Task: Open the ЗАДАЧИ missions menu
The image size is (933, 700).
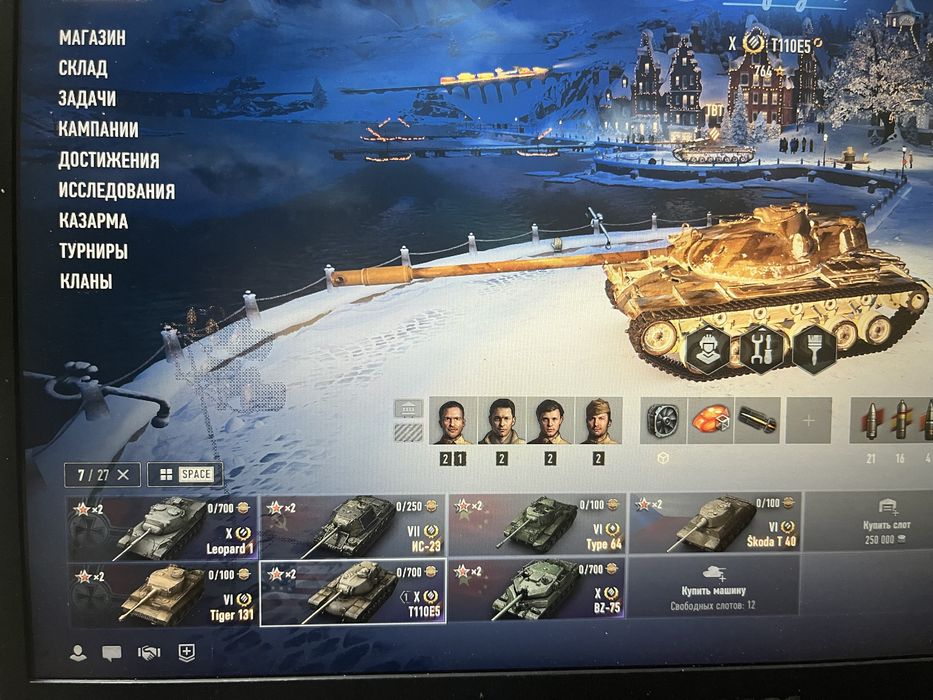Action: (87, 99)
